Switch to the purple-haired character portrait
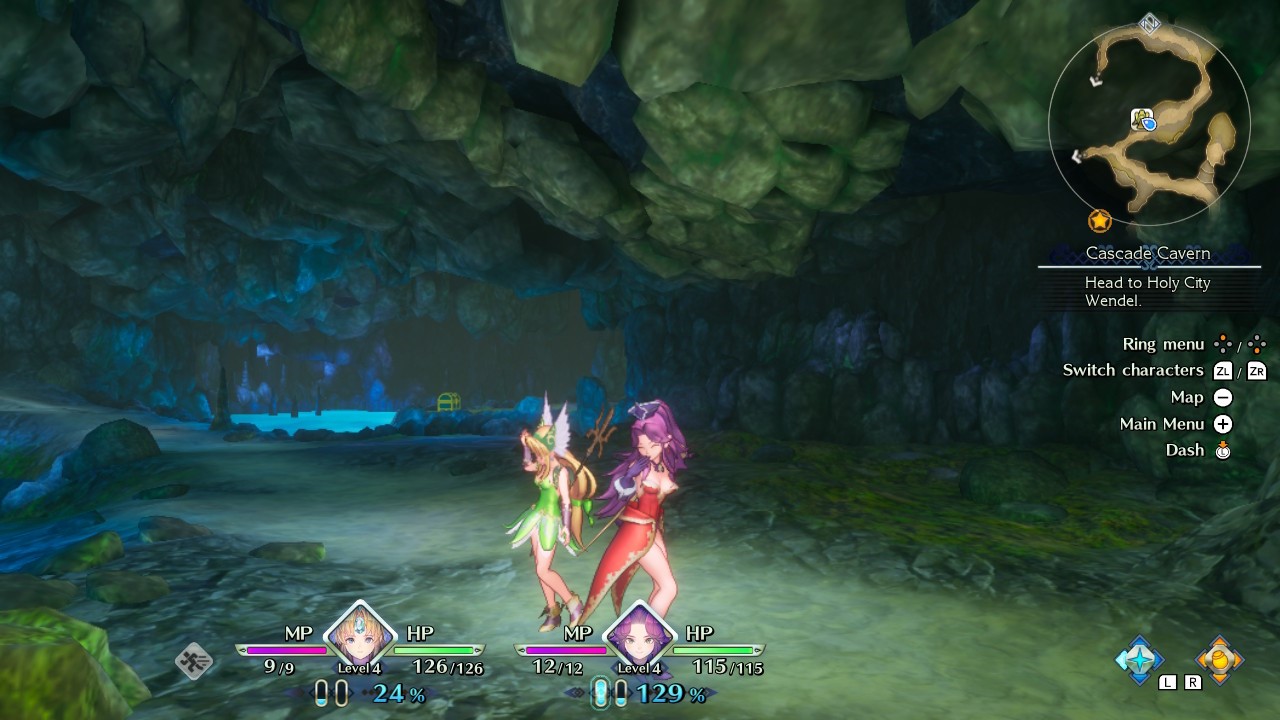Screen dimensions: 1280x720 pyautogui.click(x=638, y=636)
